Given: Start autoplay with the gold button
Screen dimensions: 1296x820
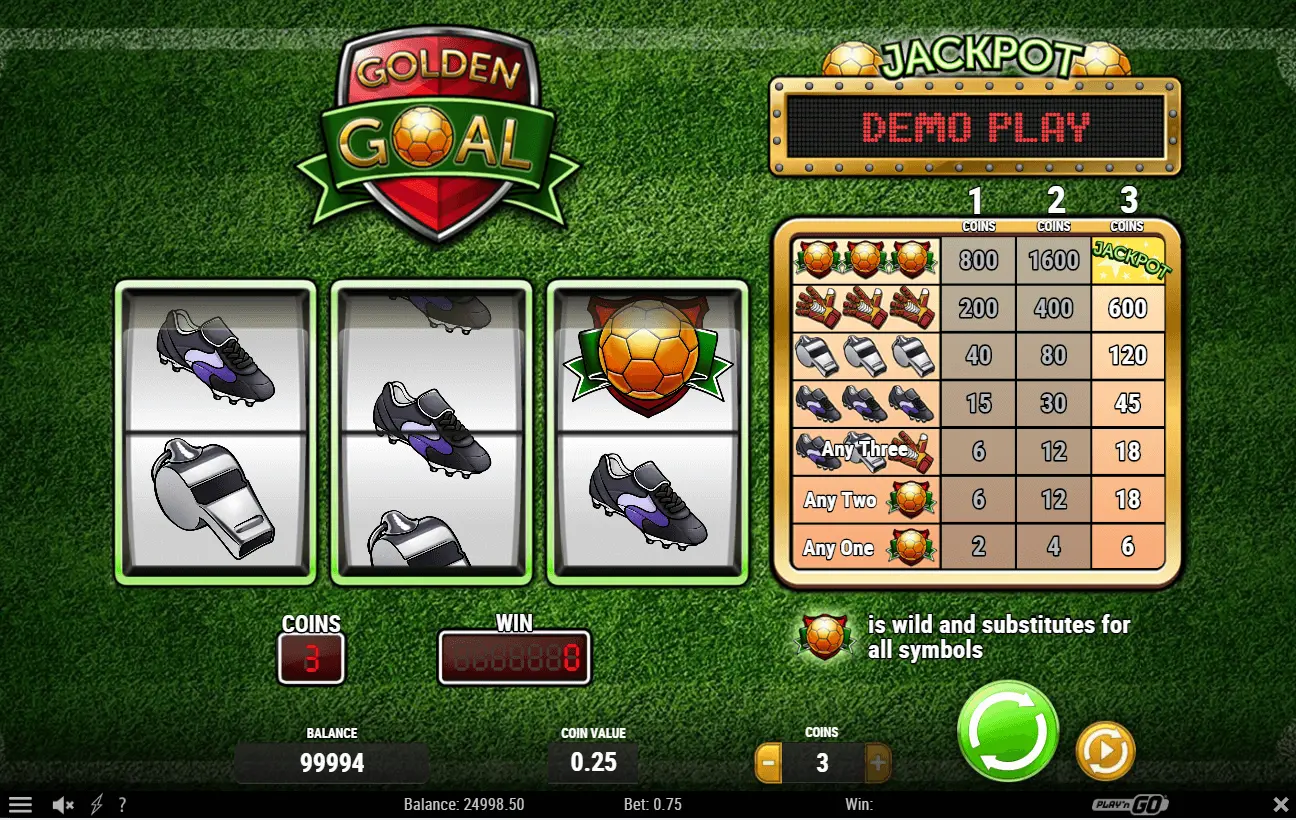Looking at the screenshot, I should pyautogui.click(x=1105, y=750).
